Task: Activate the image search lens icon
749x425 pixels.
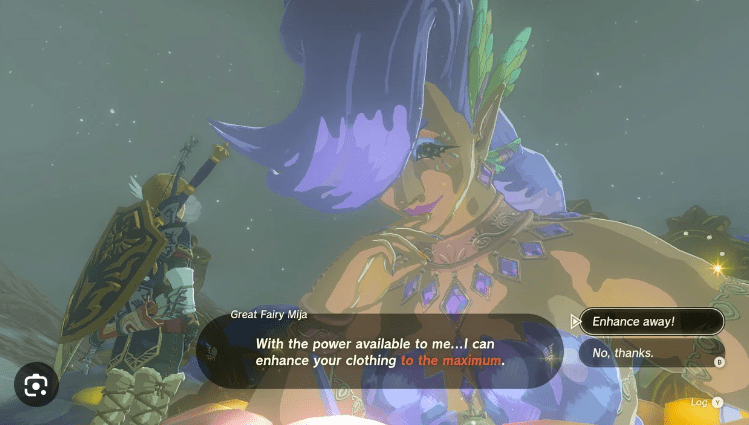Action: [x=36, y=384]
